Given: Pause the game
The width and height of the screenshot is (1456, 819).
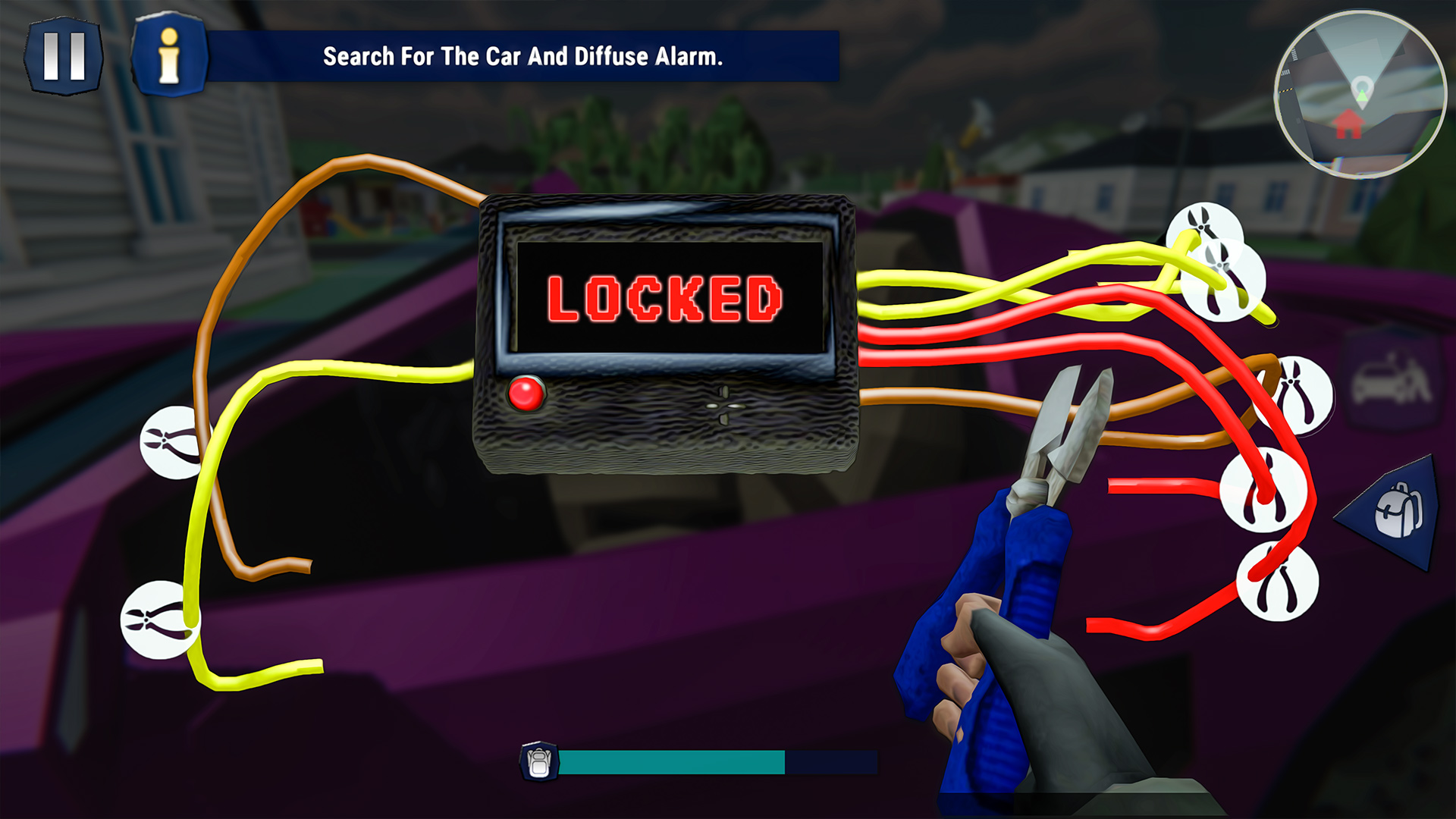Looking at the screenshot, I should coord(64,55).
